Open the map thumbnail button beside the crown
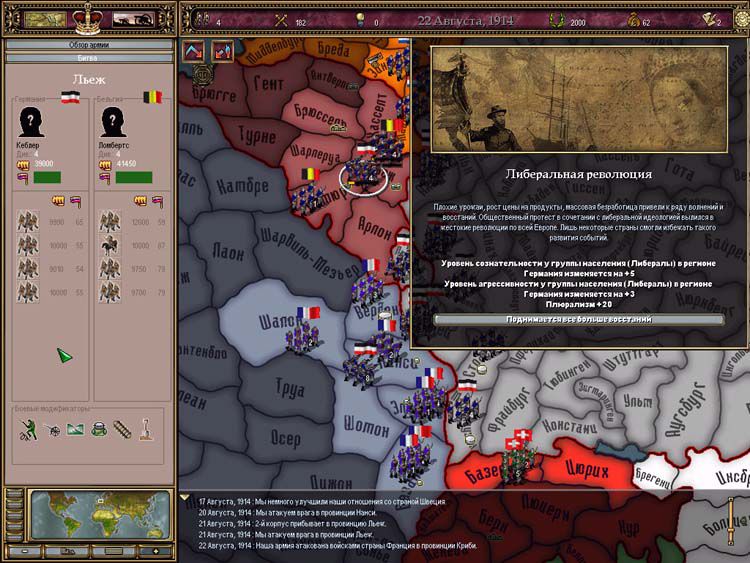Viewport: 750px width, 563px height. [43, 19]
